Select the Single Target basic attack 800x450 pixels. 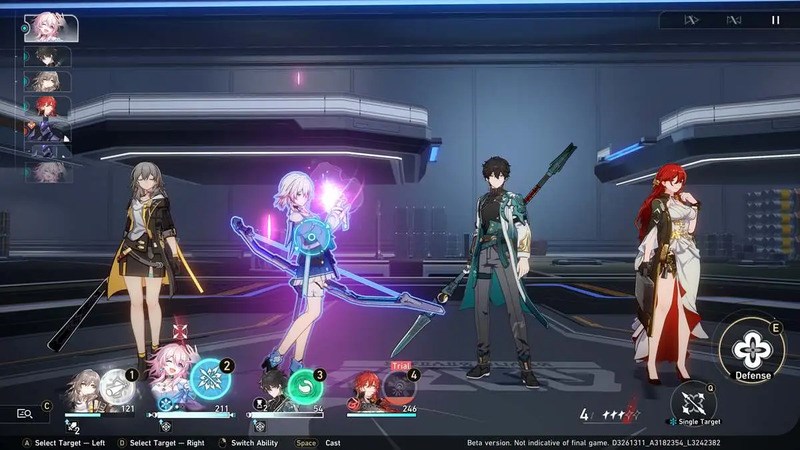coord(694,403)
